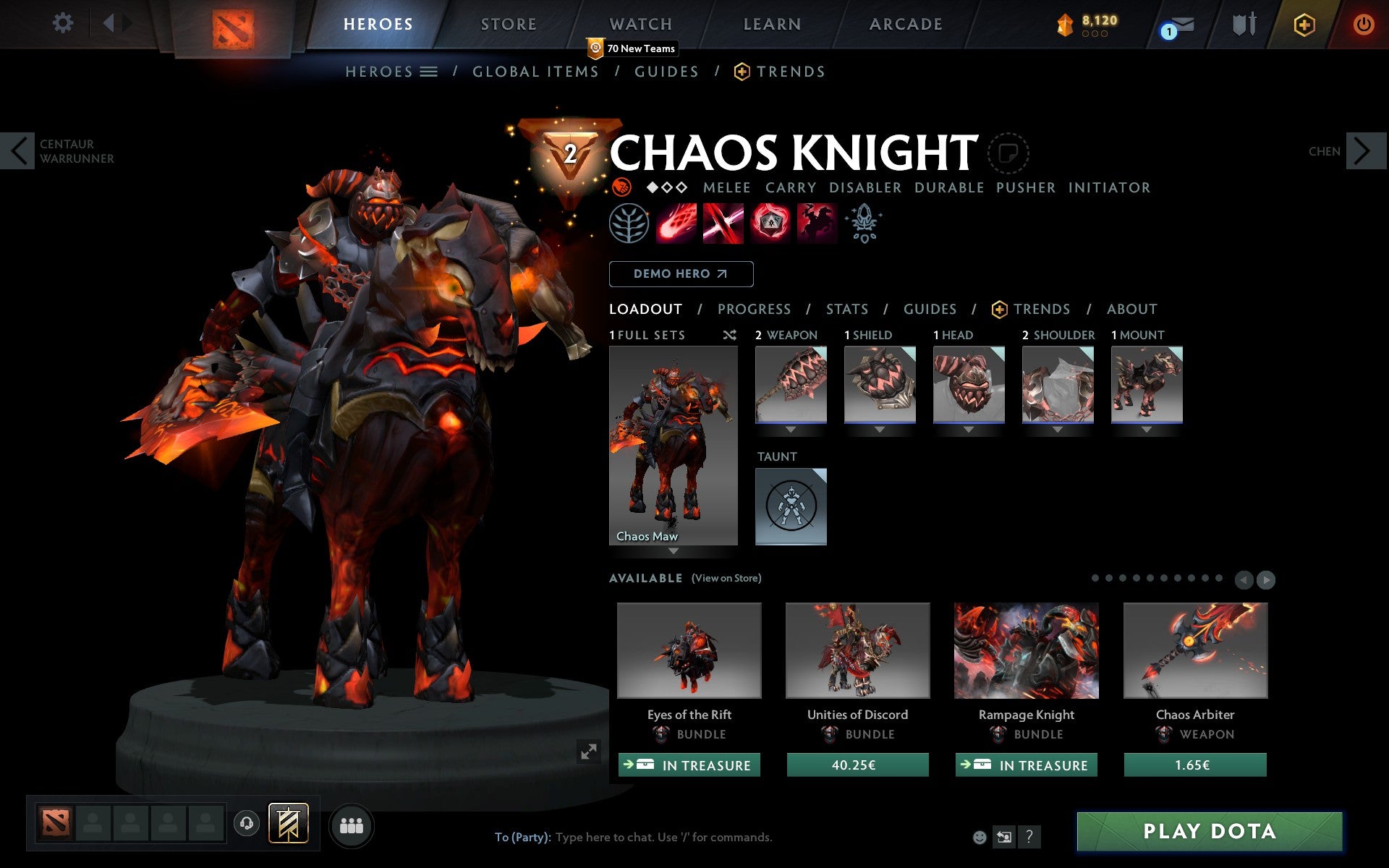Open the settings gear
The width and height of the screenshot is (1389, 868).
(x=64, y=23)
